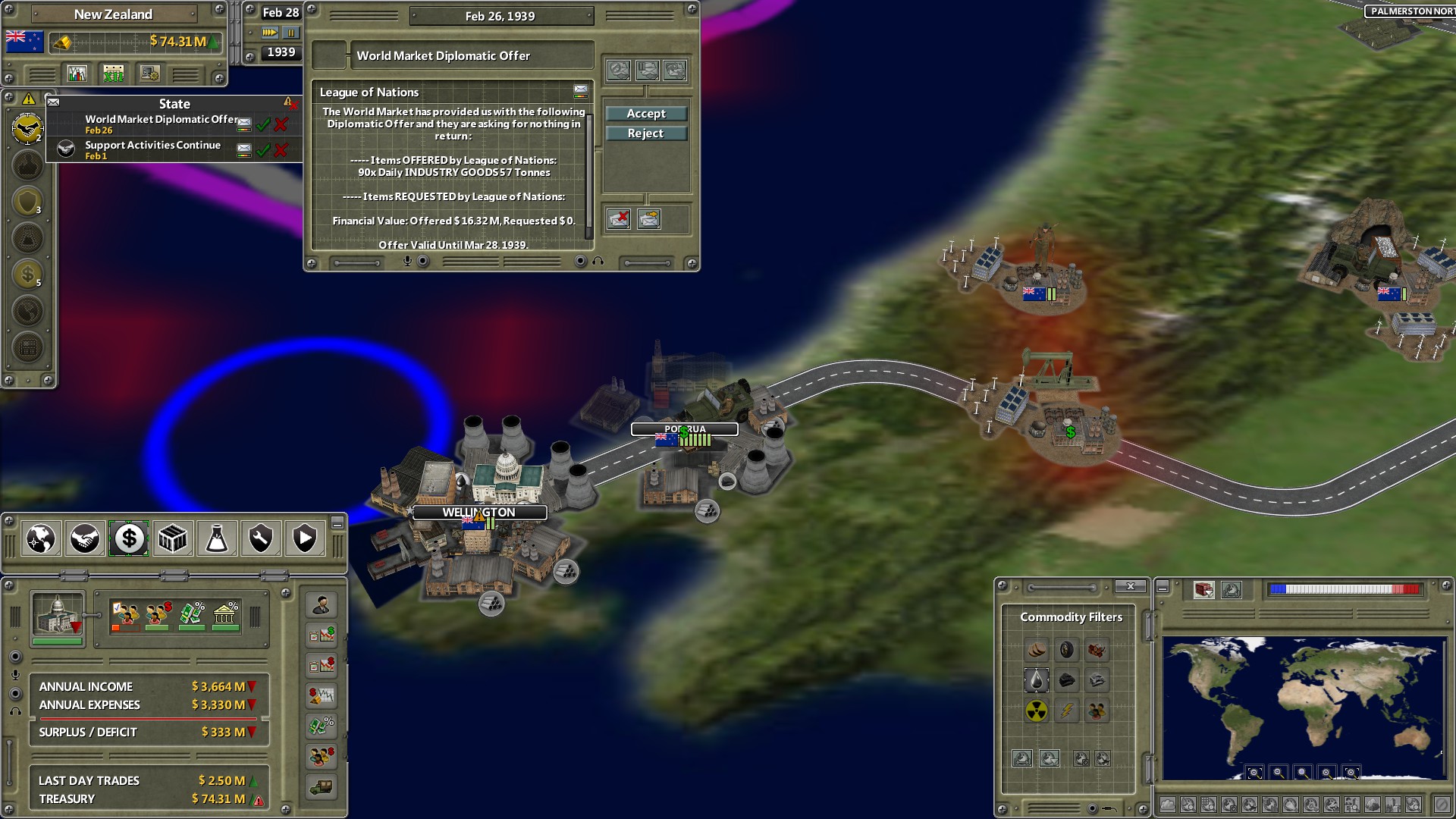Select the globe world map icon
1456x819 pixels.
point(40,538)
